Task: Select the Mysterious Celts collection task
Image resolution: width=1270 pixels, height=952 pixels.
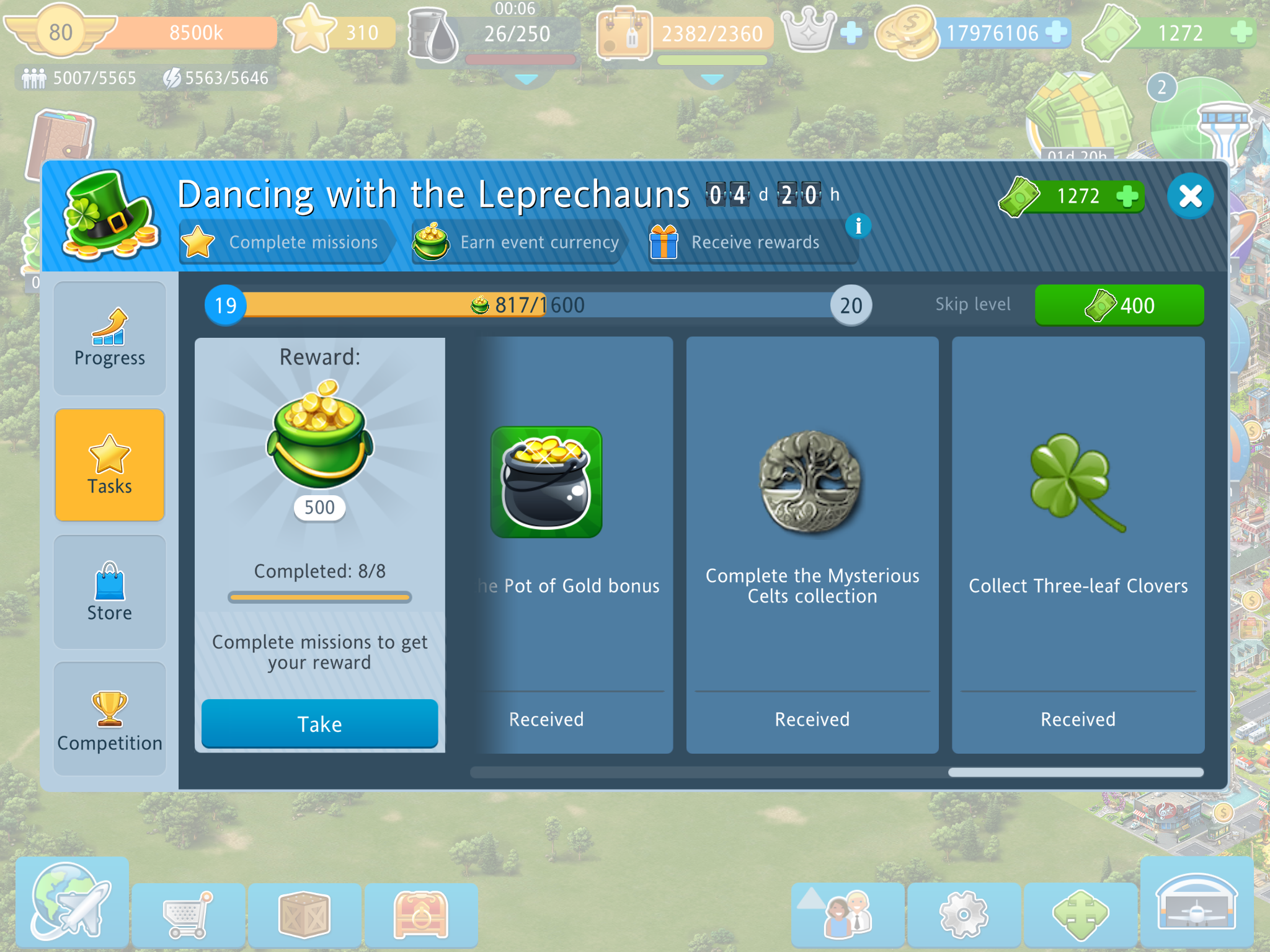Action: click(x=812, y=545)
